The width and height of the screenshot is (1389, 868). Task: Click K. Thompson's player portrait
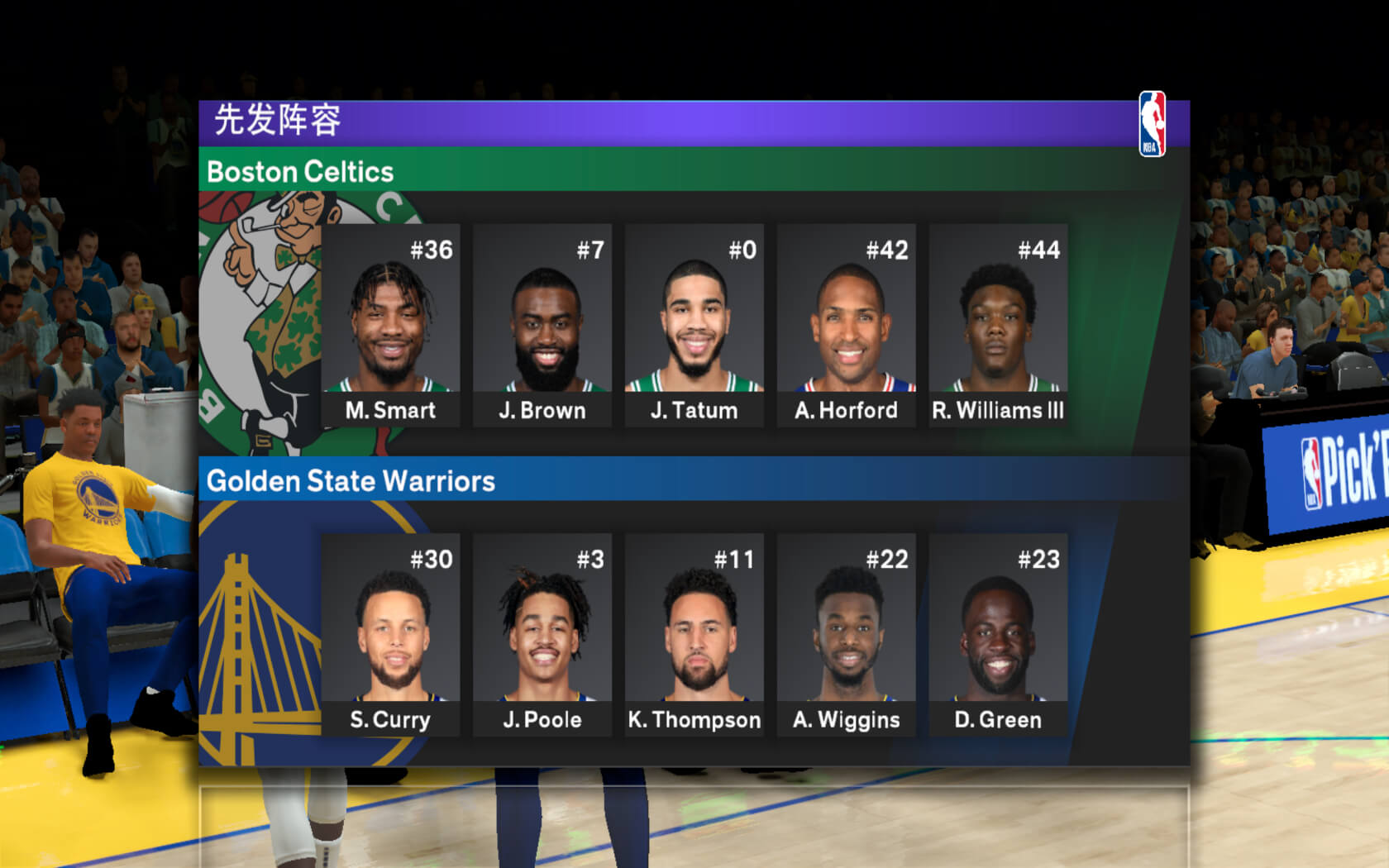(x=694, y=634)
